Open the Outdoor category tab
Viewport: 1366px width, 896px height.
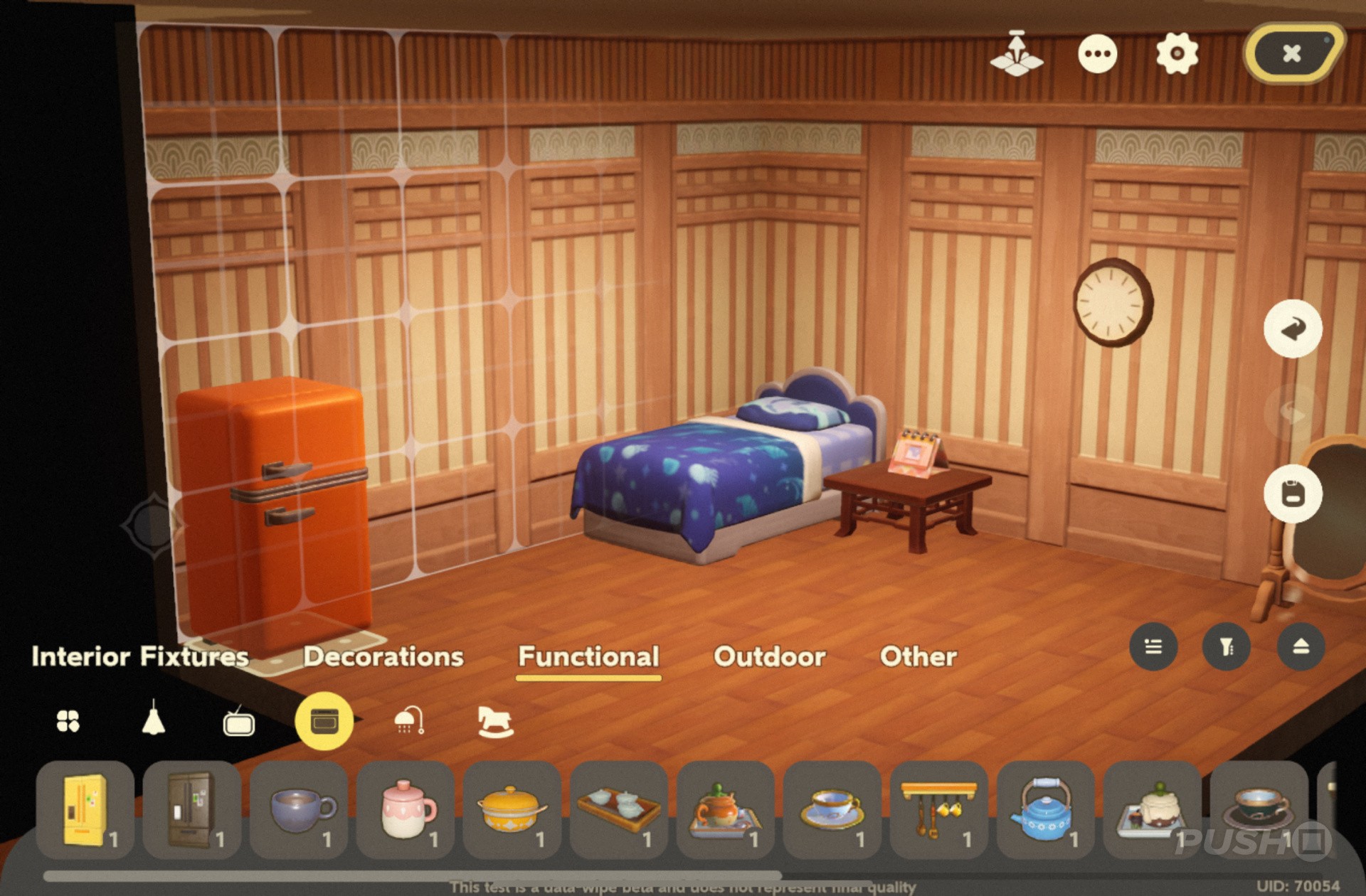pyautogui.click(x=770, y=656)
